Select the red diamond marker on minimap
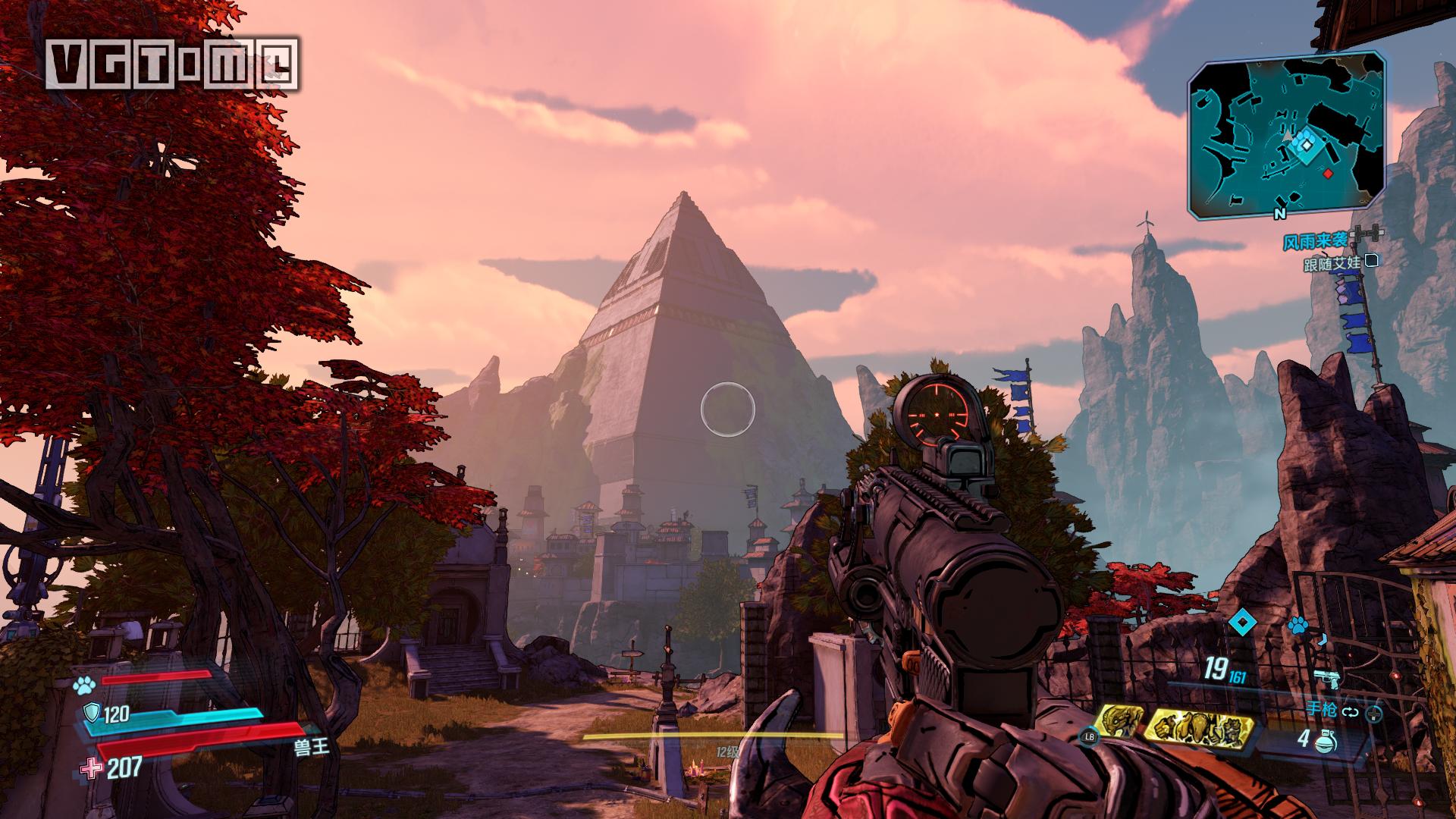Screen dimensions: 1456x819 click(x=1328, y=174)
